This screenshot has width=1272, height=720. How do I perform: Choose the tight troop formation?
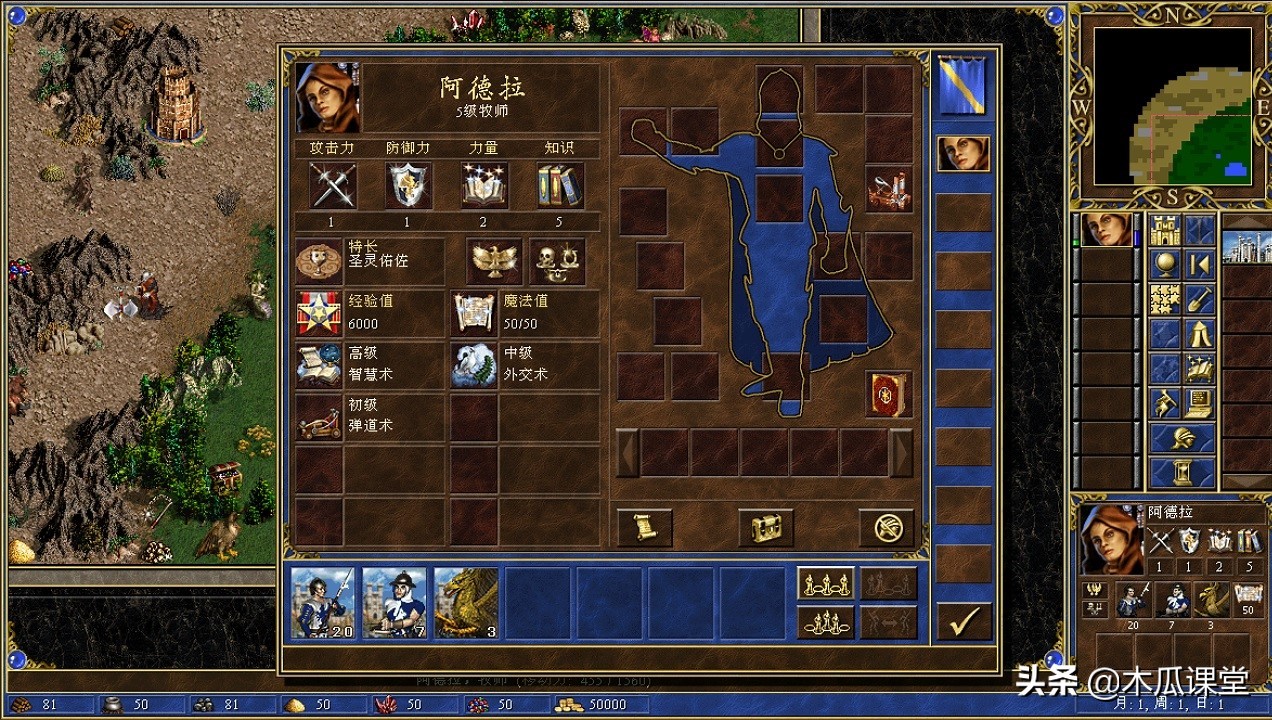[x=826, y=622]
